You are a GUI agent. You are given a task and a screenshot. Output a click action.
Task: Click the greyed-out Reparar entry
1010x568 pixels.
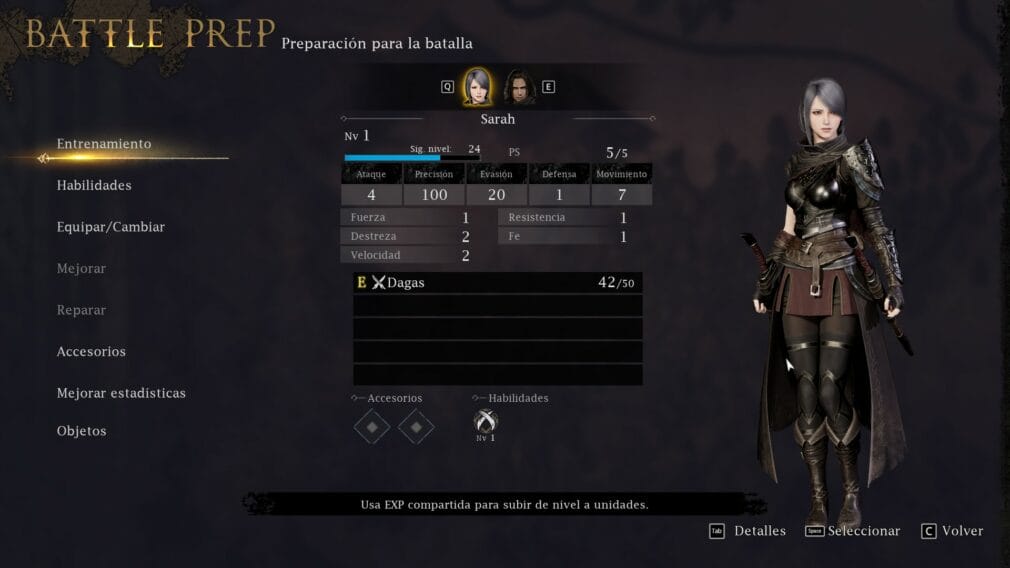[x=80, y=310]
